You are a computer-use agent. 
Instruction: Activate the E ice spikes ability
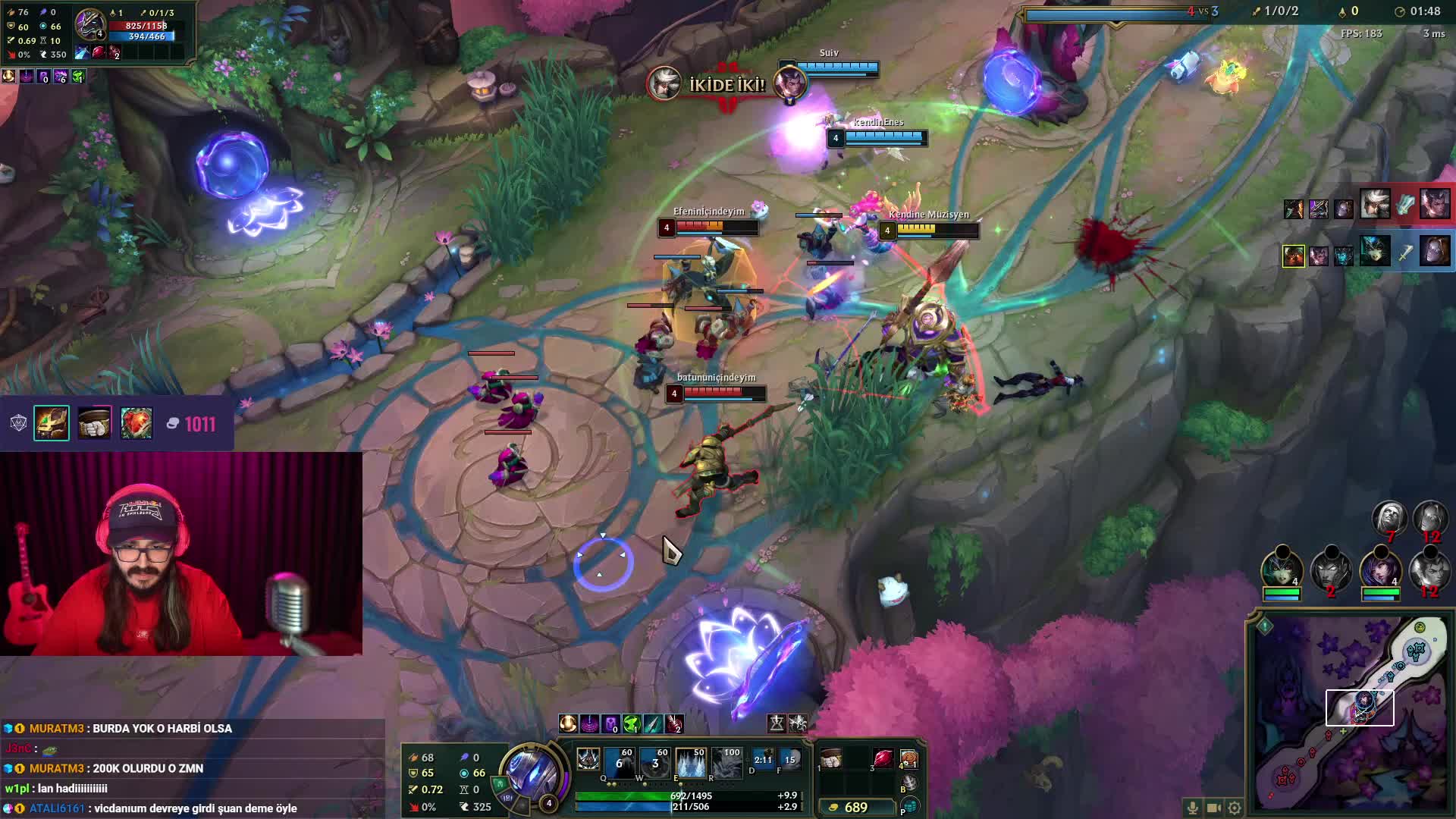(x=690, y=763)
